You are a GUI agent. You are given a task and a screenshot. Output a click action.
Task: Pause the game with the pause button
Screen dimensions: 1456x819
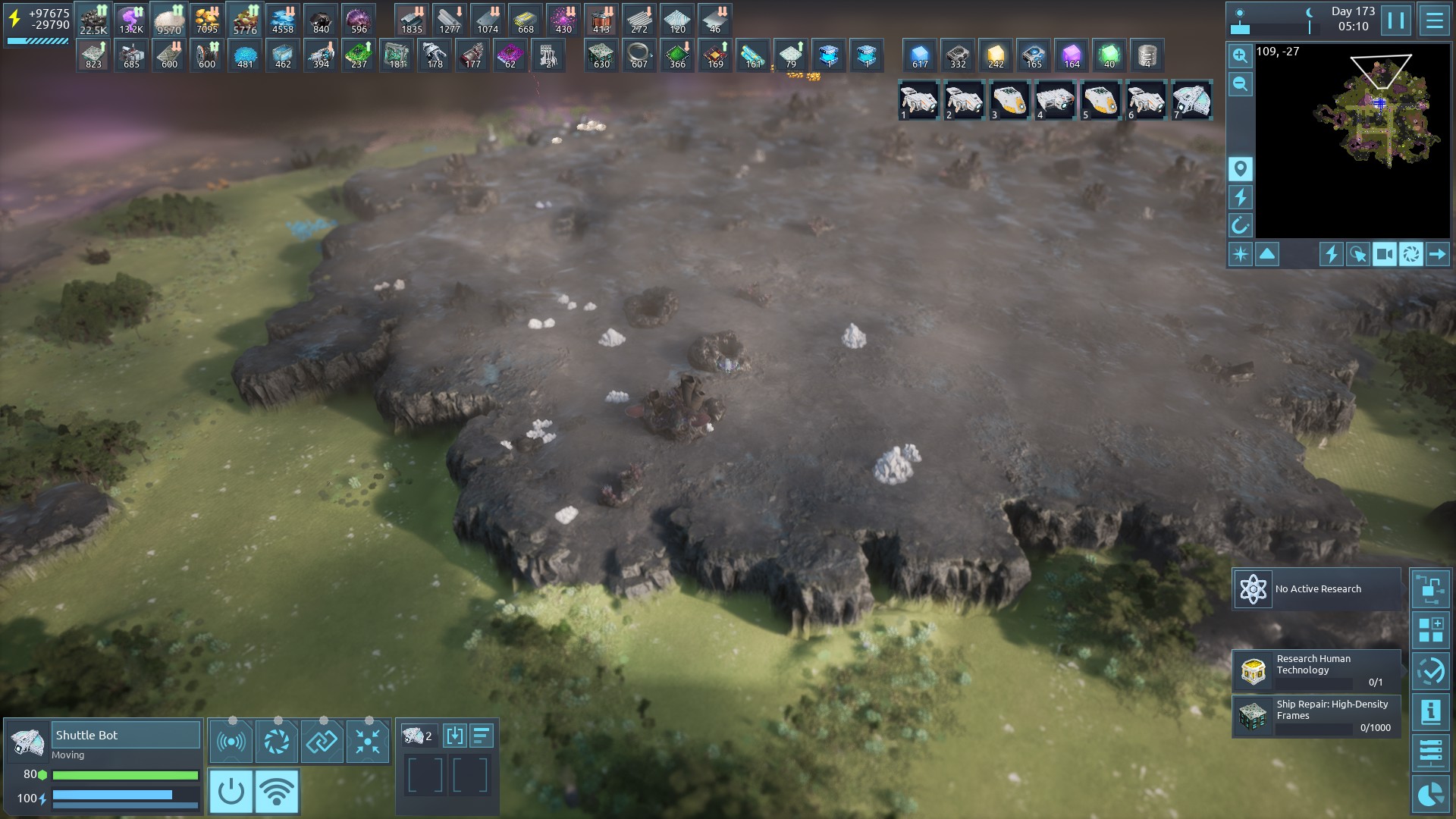[1396, 20]
